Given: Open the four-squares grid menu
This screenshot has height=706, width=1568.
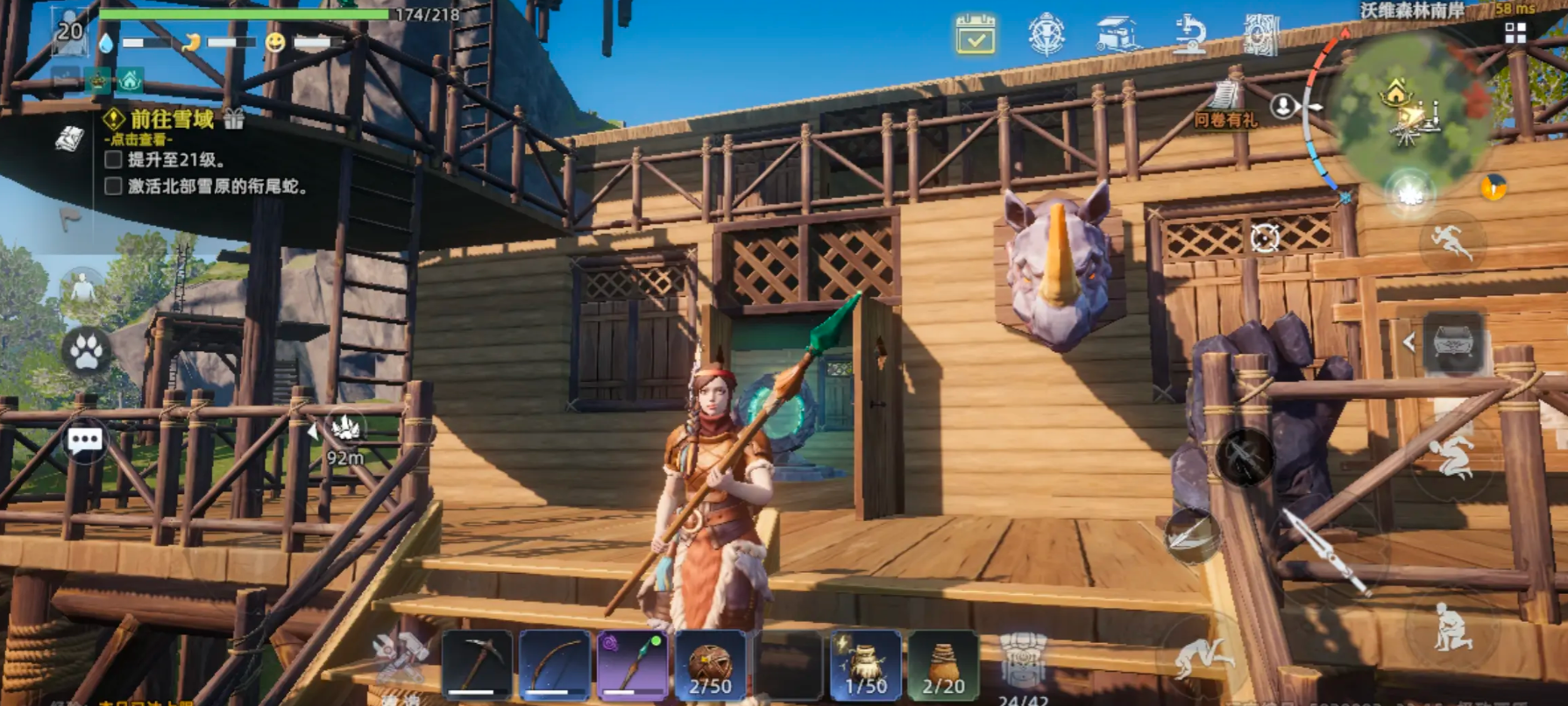Looking at the screenshot, I should (x=1515, y=33).
